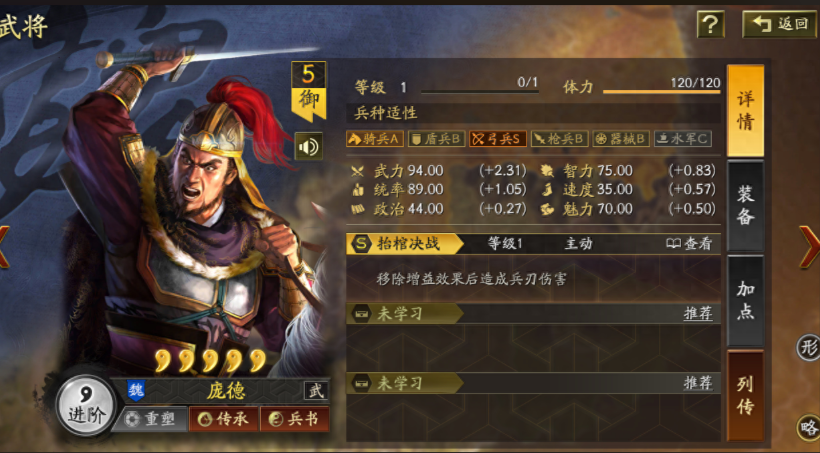The image size is (820, 453).
Task: Open the 传承 inheritance button
Action: [x=225, y=419]
